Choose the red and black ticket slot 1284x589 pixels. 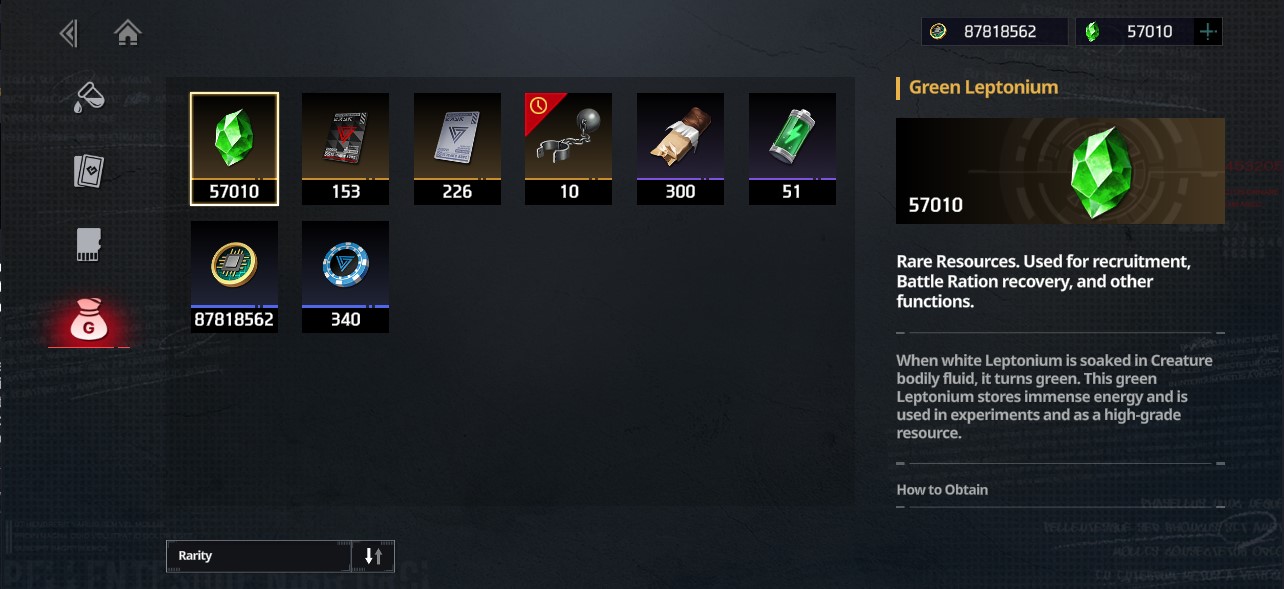345,148
